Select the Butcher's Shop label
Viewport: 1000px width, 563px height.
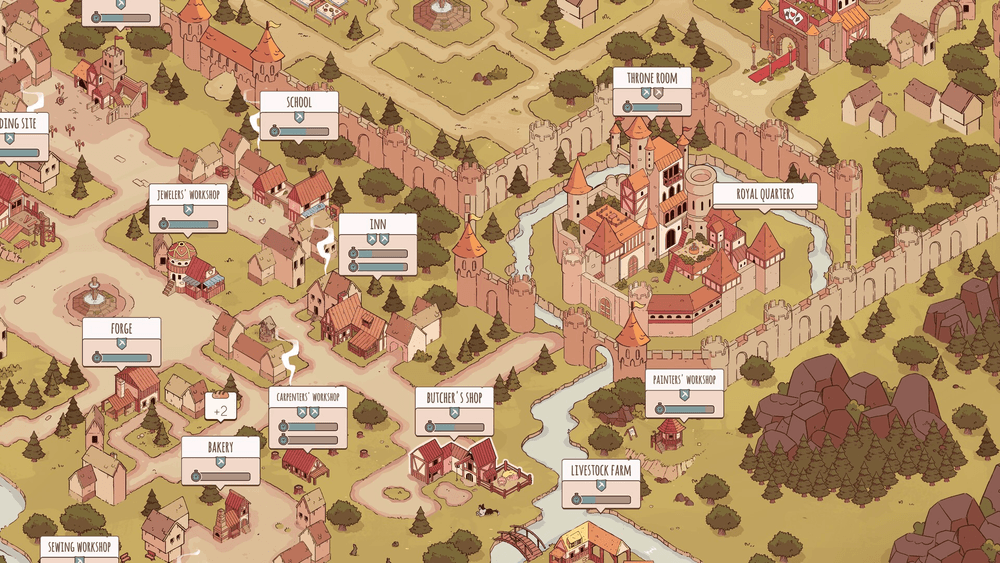[455, 399]
